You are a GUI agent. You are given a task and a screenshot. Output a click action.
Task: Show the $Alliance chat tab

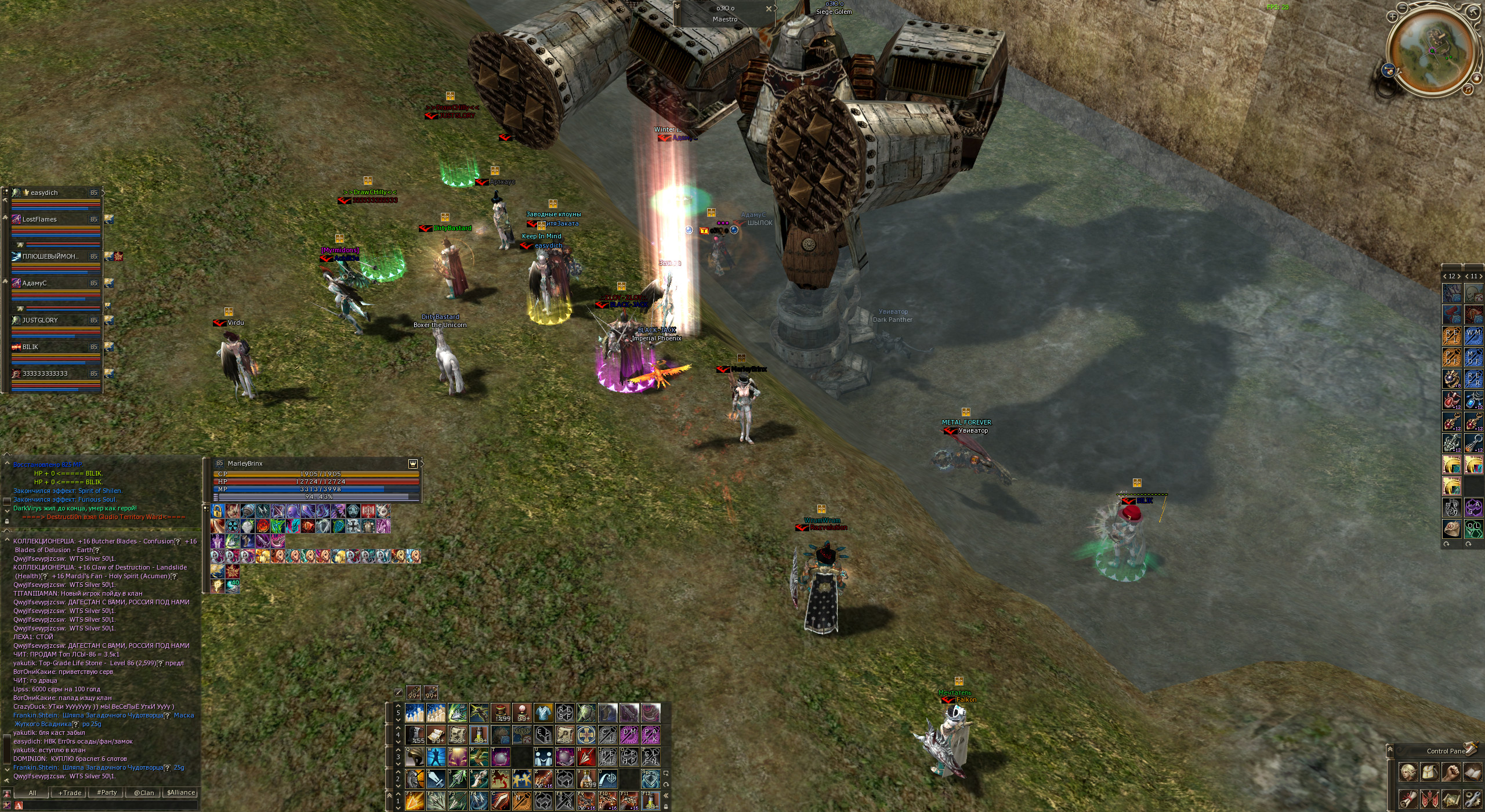[181, 793]
